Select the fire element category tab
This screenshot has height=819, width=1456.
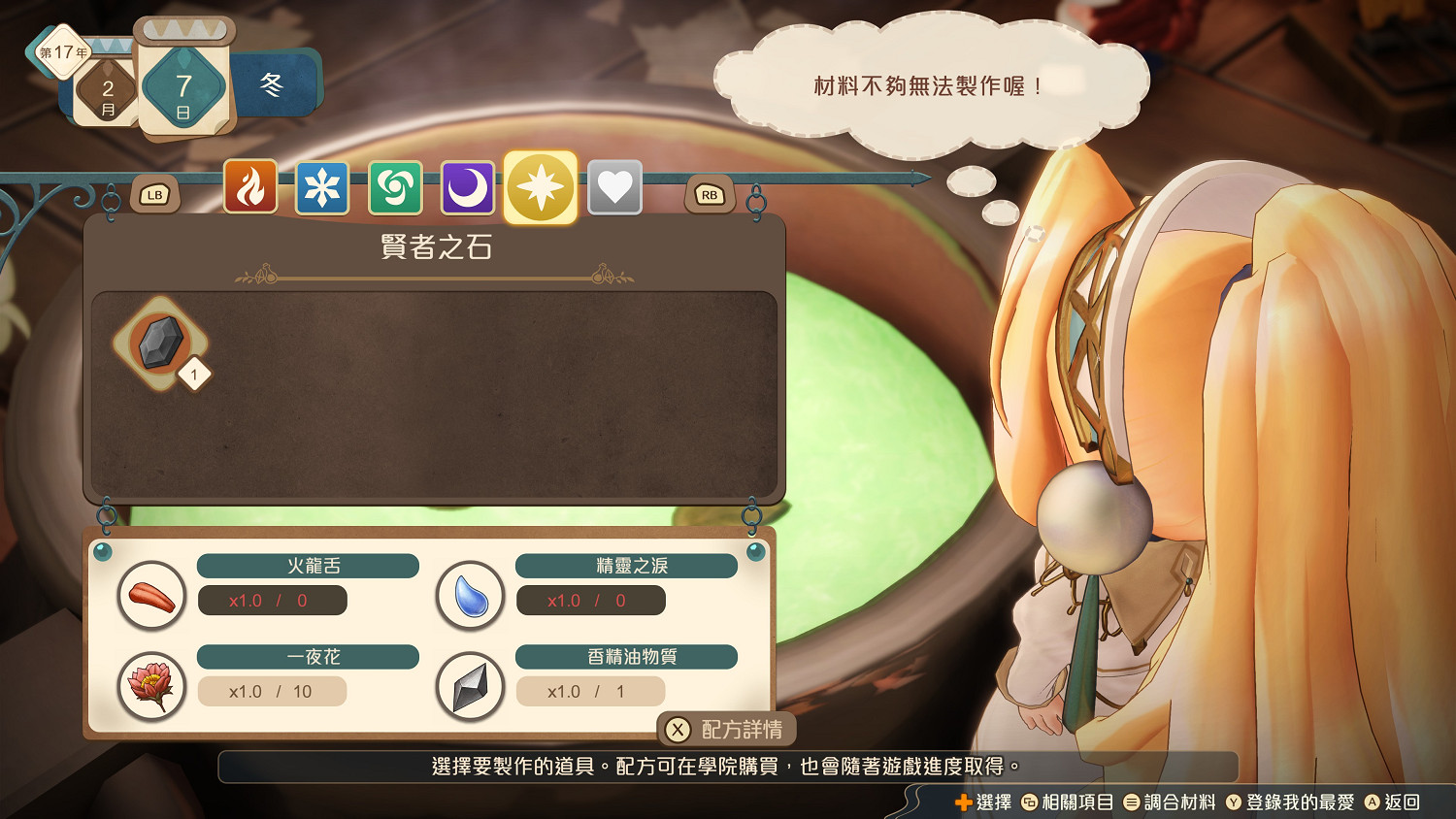(x=249, y=187)
